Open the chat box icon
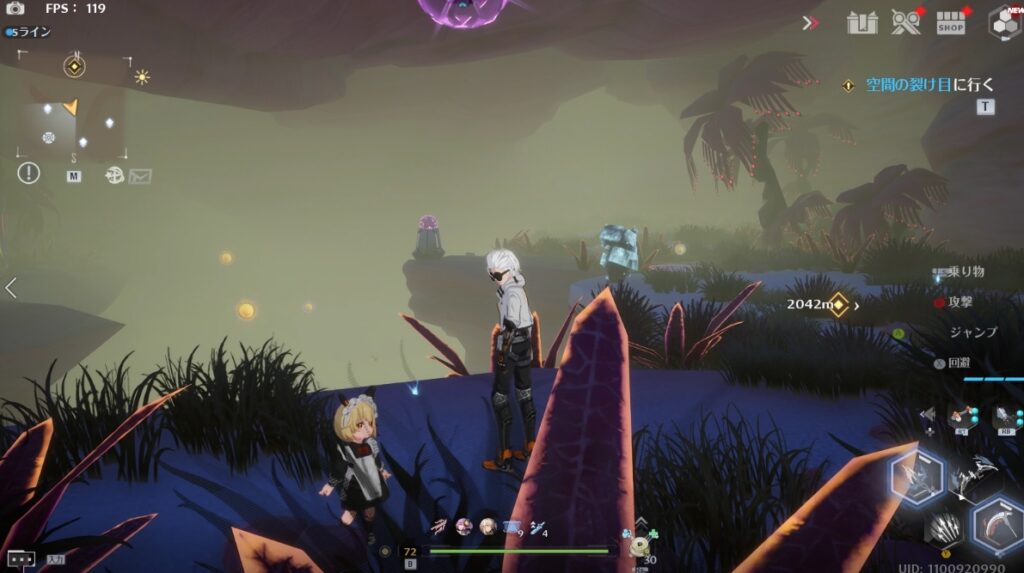1024x573 pixels. tap(20, 559)
